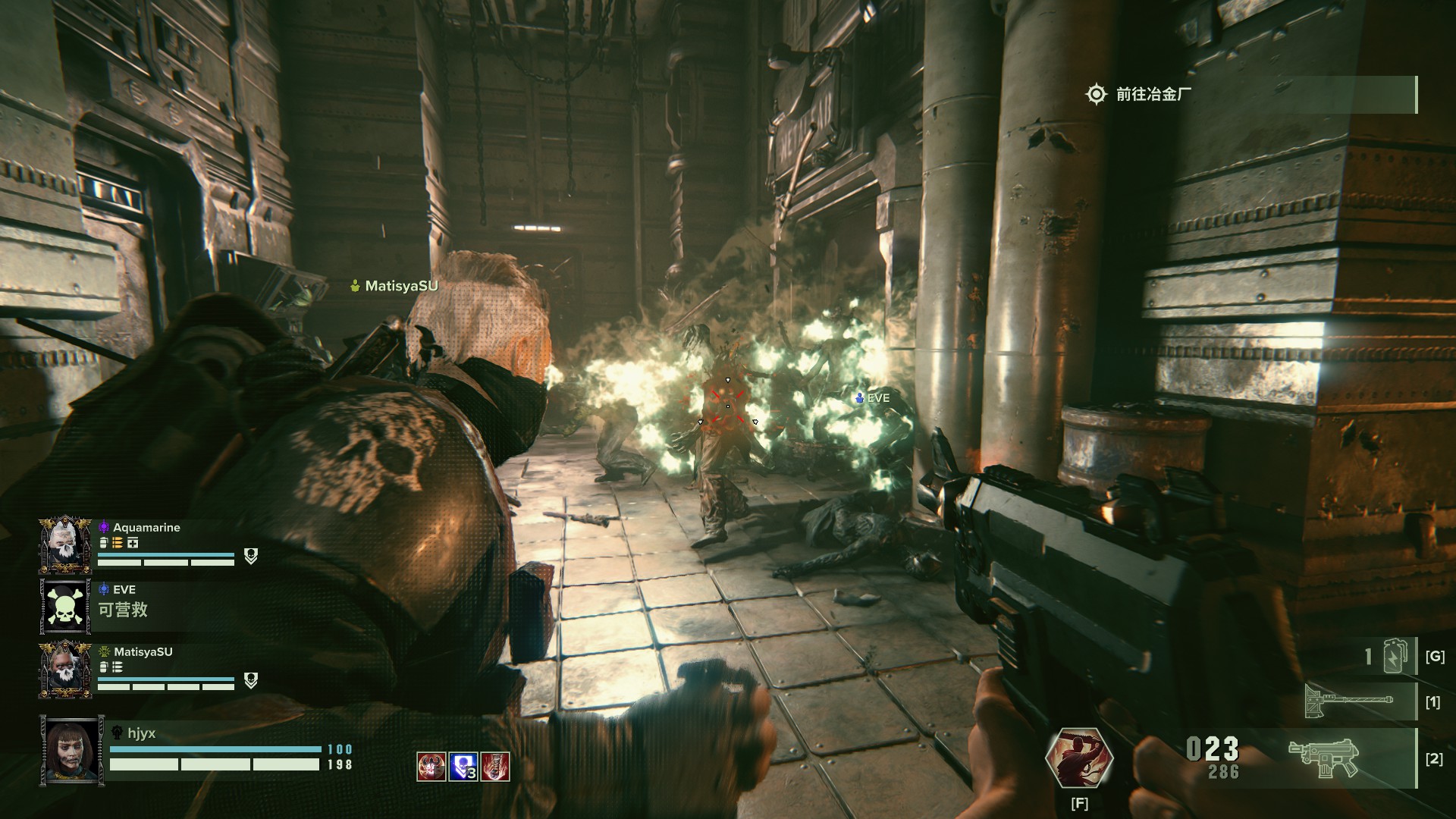Viewport: 1456px width, 819px height.
Task: Click the orange ammo icon under Aquamarine
Action: (x=118, y=543)
